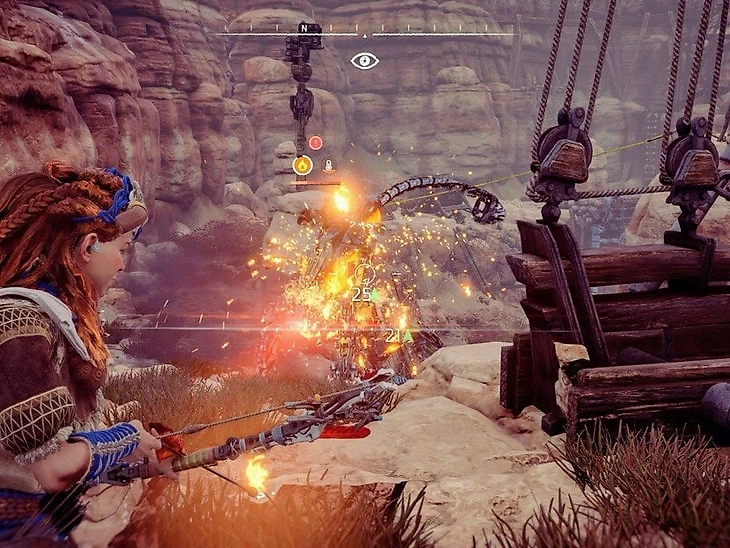This screenshot has width=730, height=548.
Task: Click the orange fire status icon above enemy
Action: pyautogui.click(x=302, y=165)
